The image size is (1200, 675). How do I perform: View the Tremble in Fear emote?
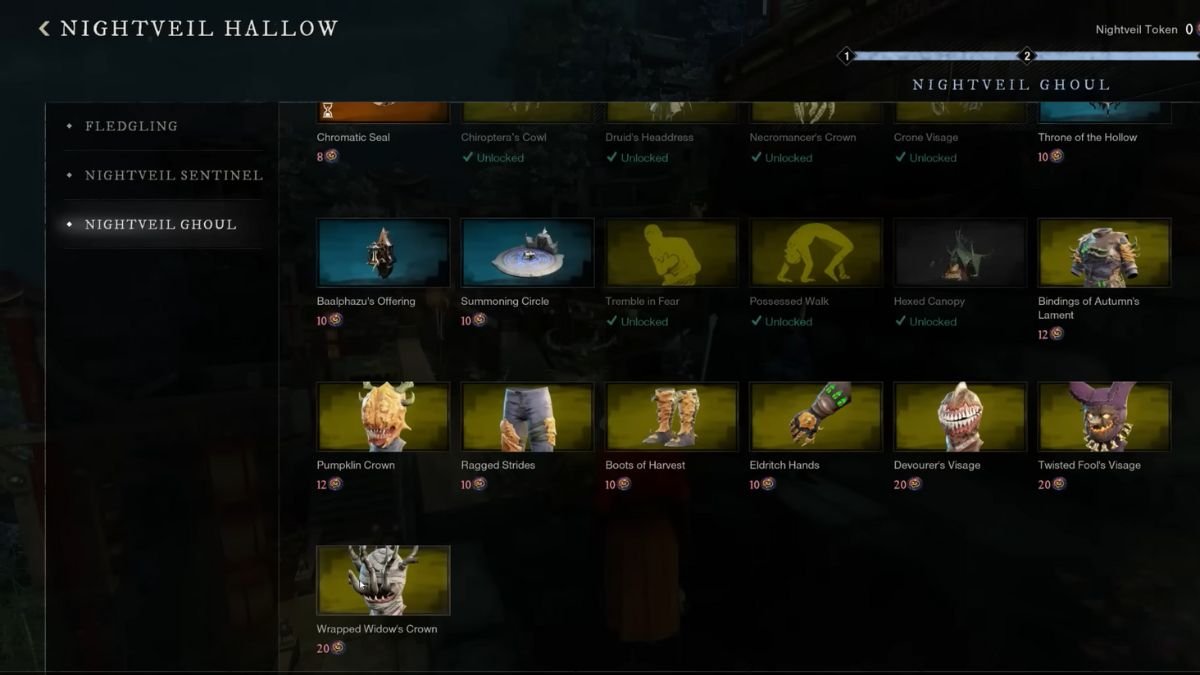coord(671,253)
